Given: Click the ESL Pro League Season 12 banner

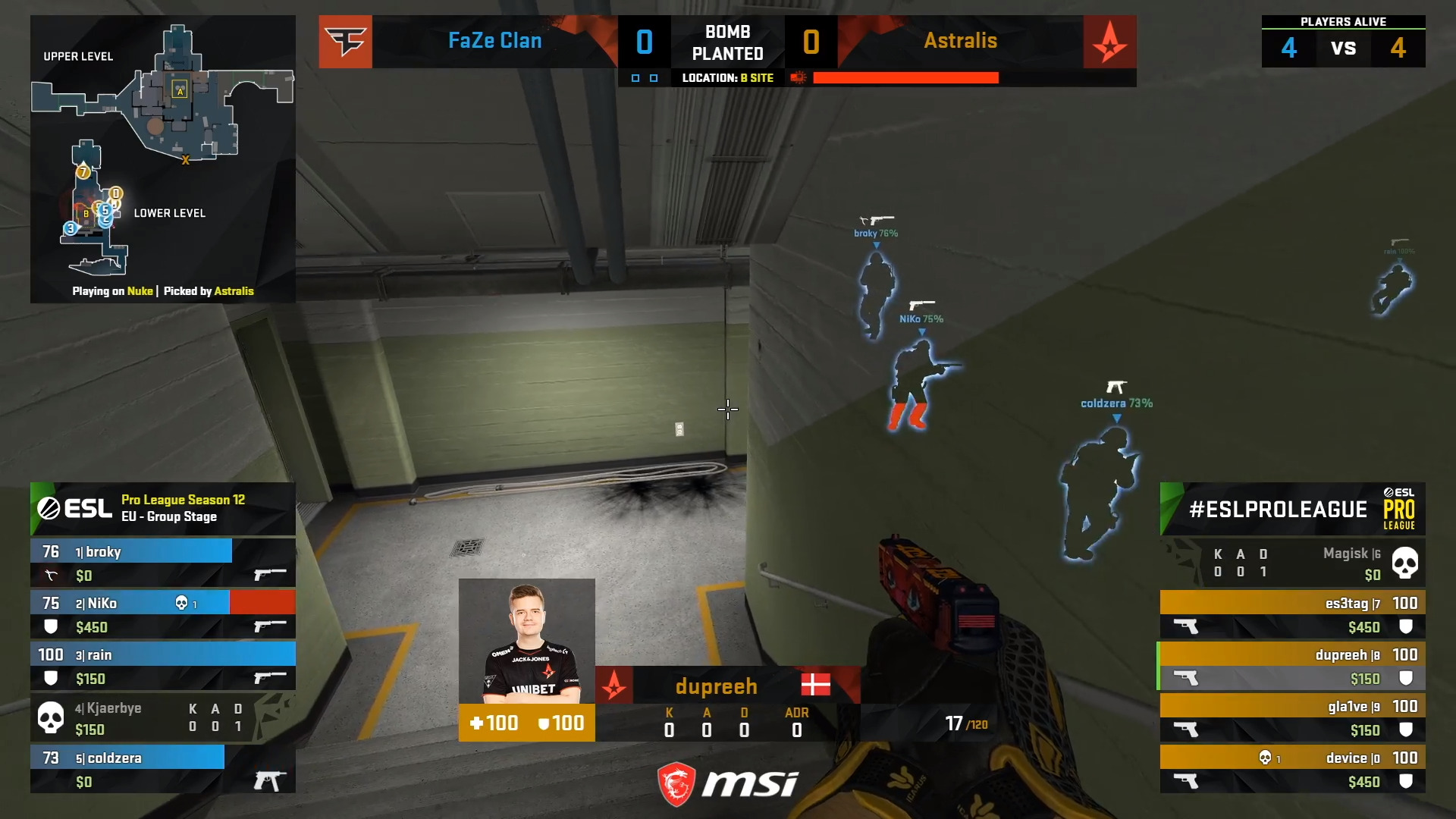Looking at the screenshot, I should coord(162,509).
